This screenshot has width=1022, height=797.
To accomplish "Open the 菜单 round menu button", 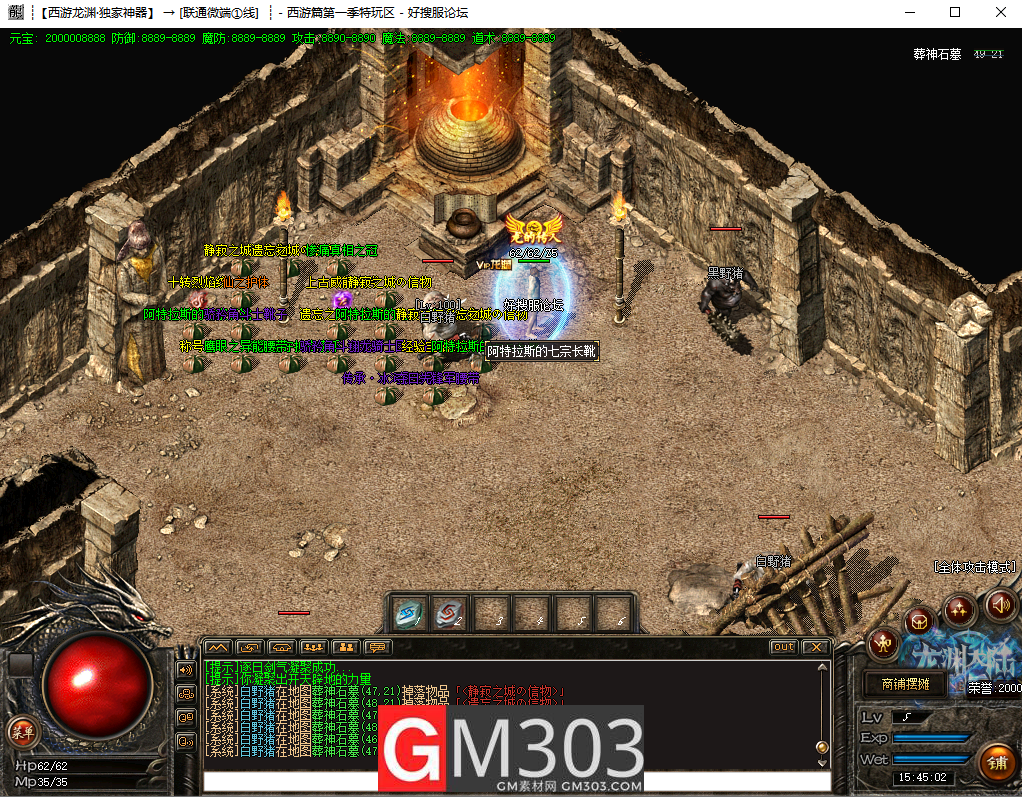I will tap(22, 732).
